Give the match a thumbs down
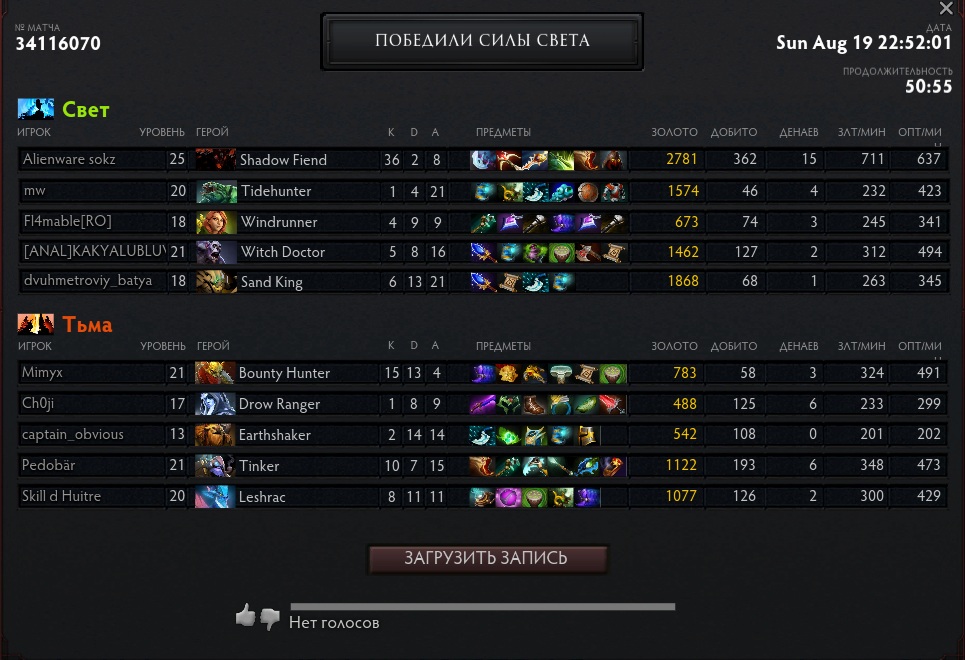This screenshot has height=660, width=965. pos(270,619)
